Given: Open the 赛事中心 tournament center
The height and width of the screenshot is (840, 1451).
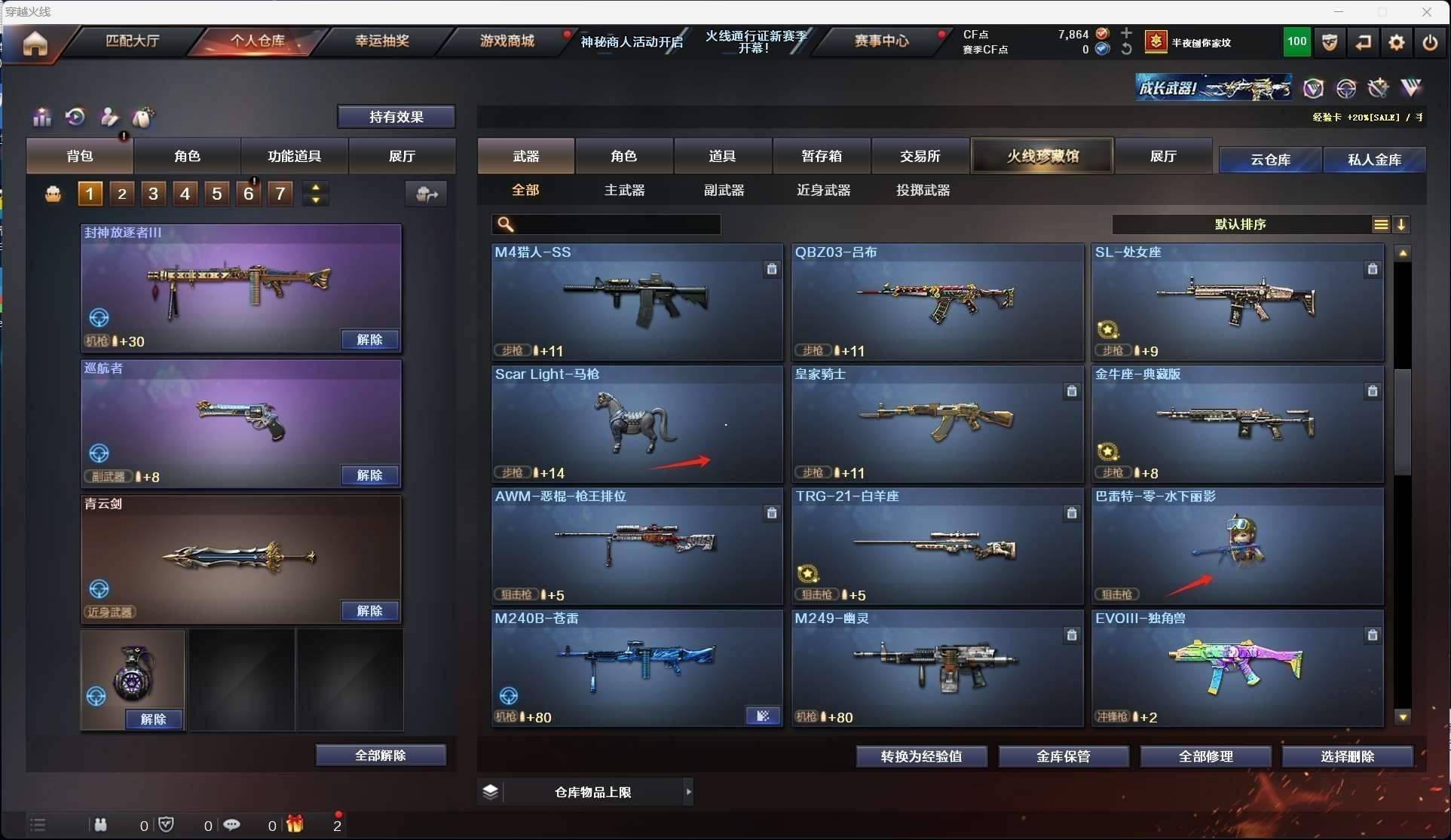Looking at the screenshot, I should coord(880,41).
